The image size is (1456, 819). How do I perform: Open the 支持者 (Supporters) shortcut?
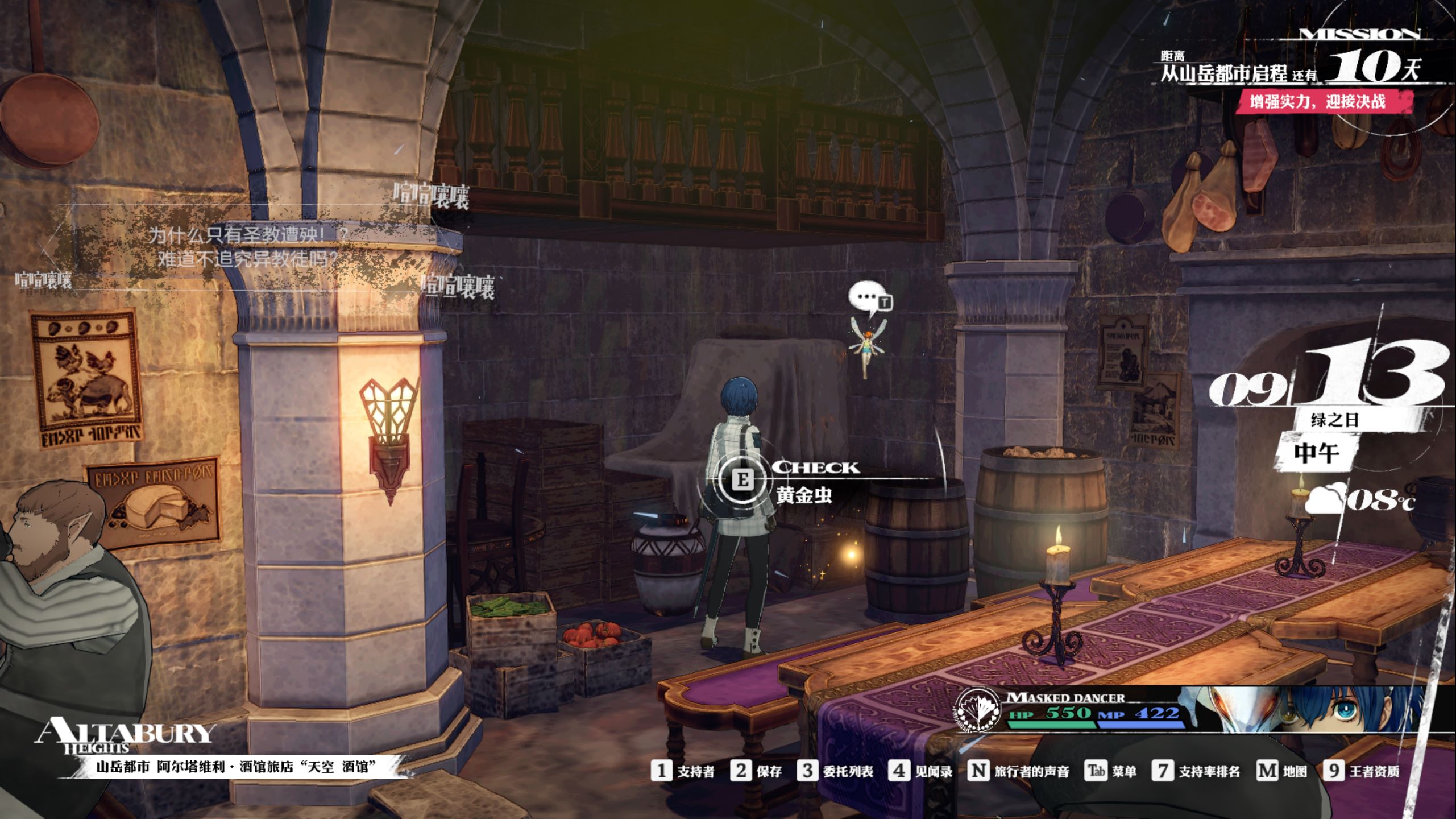point(683,771)
